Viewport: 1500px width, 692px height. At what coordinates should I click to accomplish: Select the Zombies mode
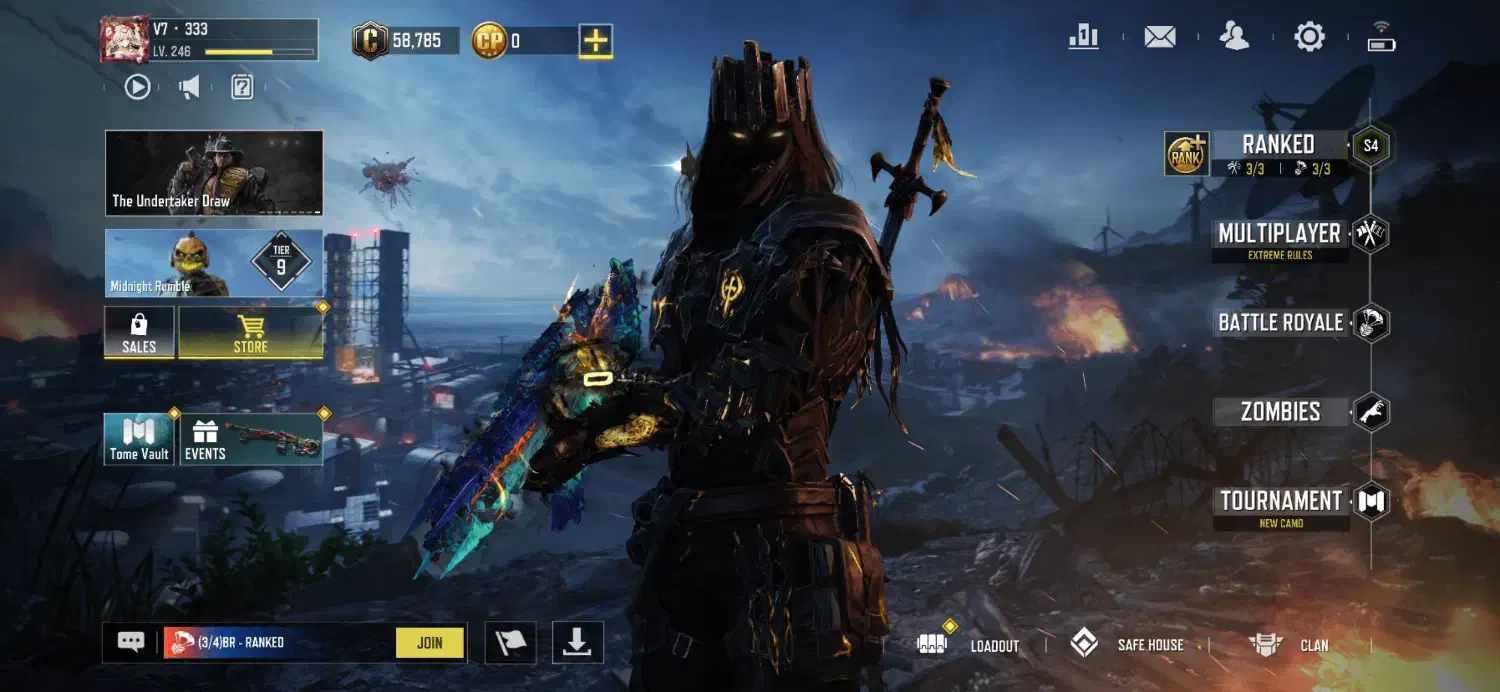click(1280, 412)
